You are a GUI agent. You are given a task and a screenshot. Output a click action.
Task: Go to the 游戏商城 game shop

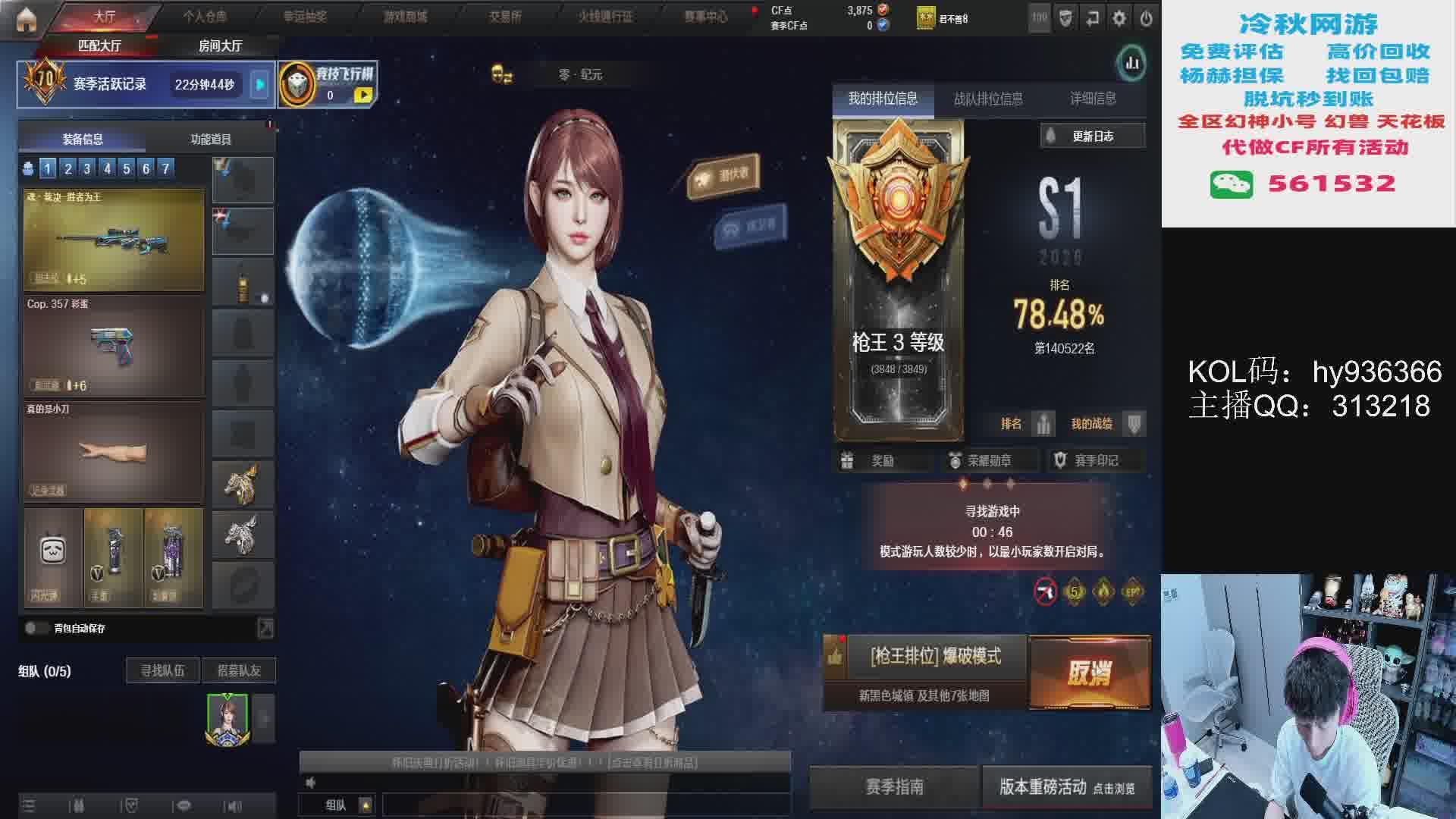(405, 16)
